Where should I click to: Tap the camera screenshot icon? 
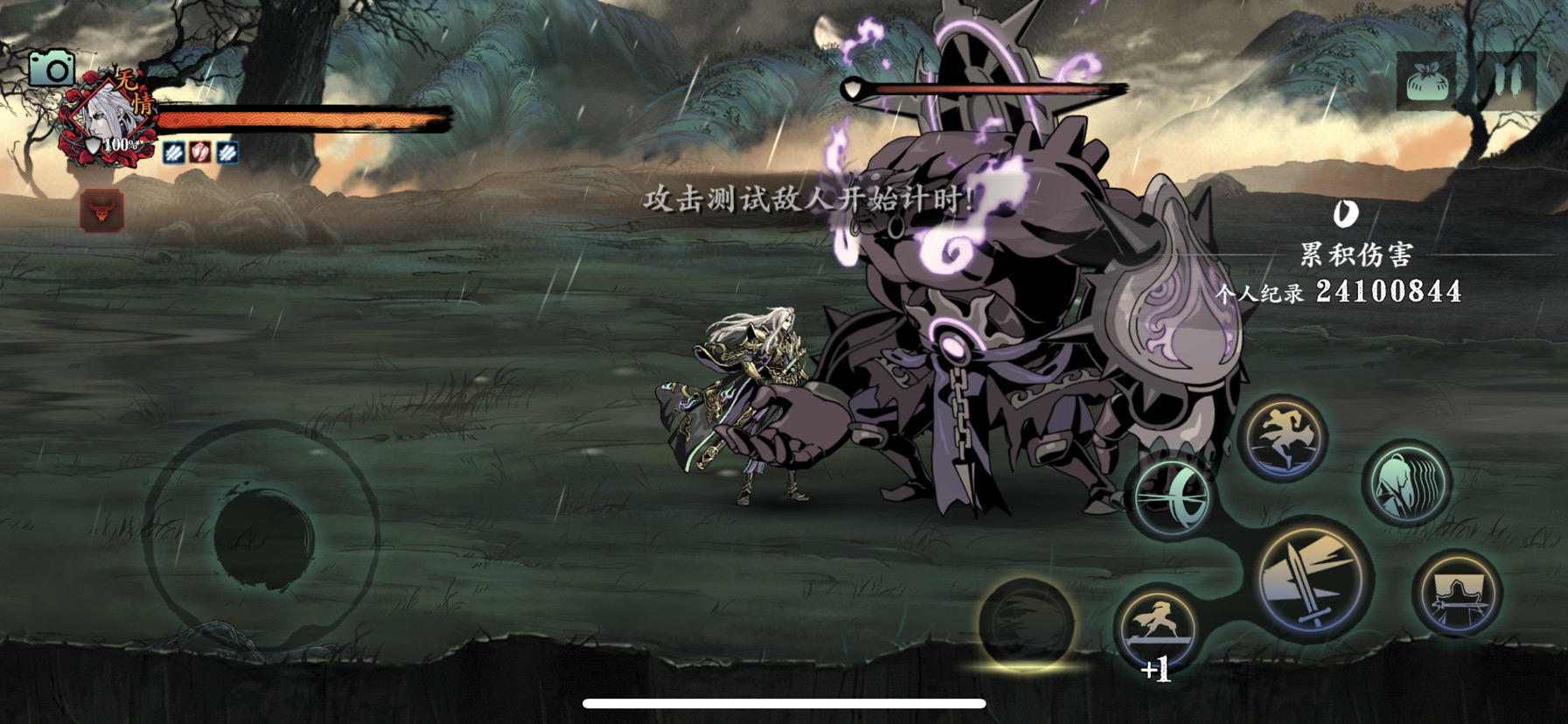point(54,66)
